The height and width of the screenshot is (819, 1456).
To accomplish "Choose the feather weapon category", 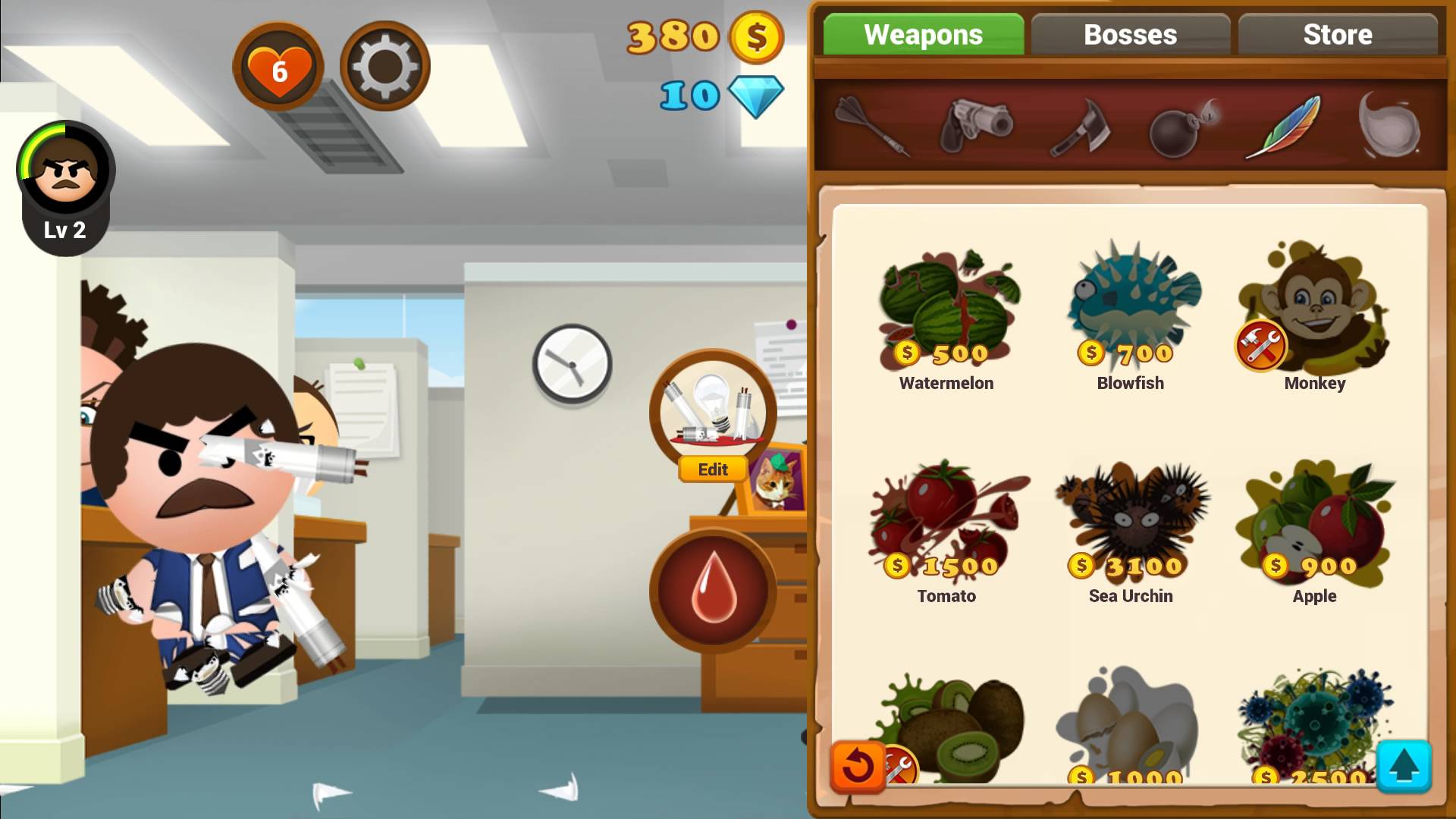I will click(x=1283, y=127).
